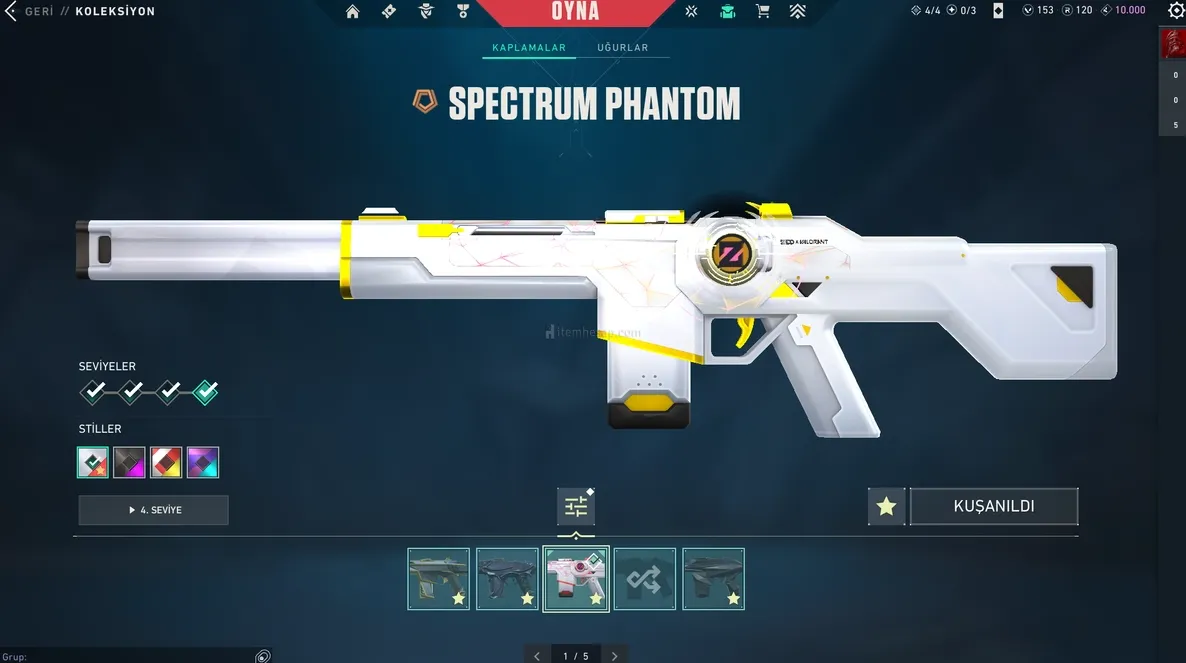
Task: Open the store shopping cart icon
Action: point(763,12)
